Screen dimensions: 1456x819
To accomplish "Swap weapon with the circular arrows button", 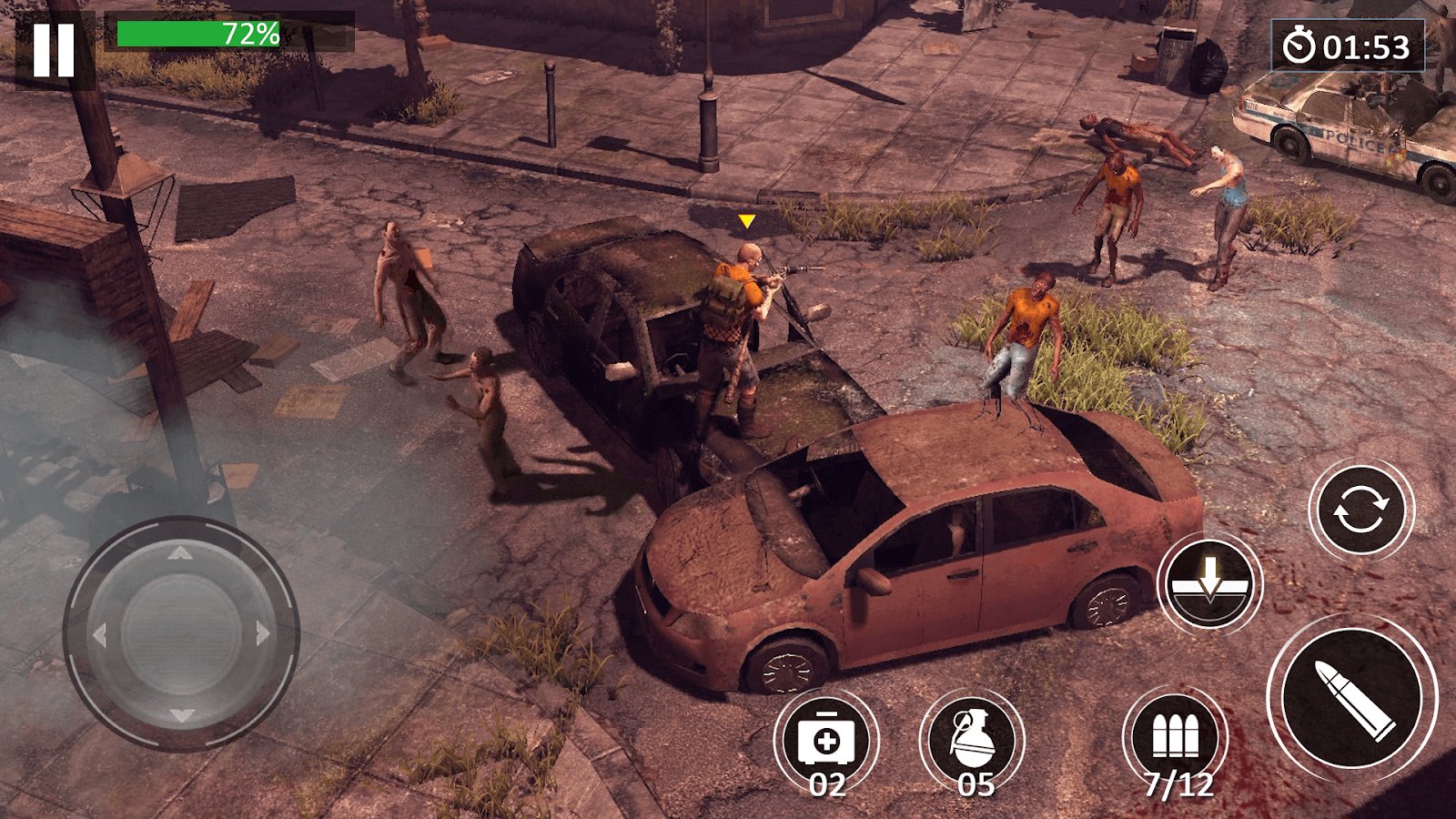I will [x=1361, y=511].
